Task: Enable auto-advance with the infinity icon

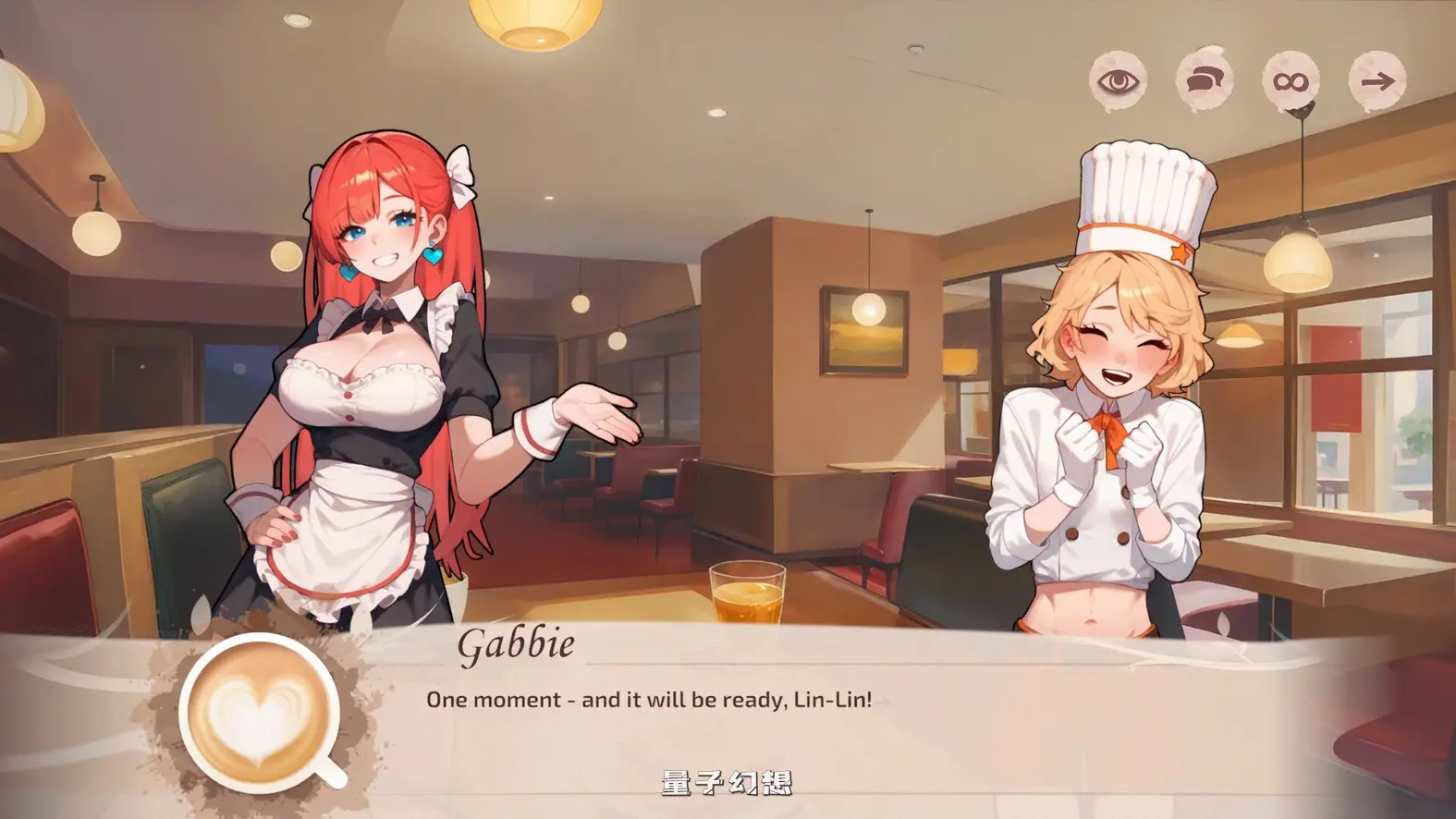Action: [1293, 81]
